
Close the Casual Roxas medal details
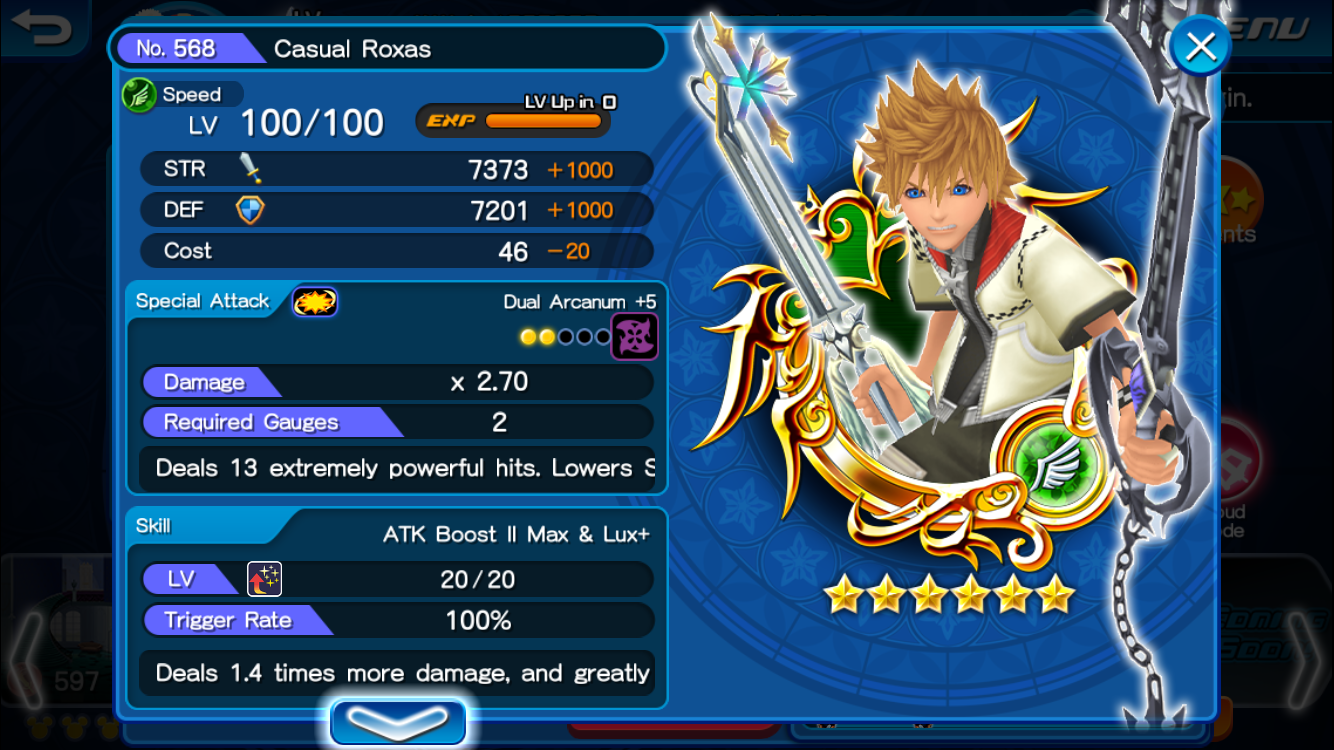coord(1199,46)
